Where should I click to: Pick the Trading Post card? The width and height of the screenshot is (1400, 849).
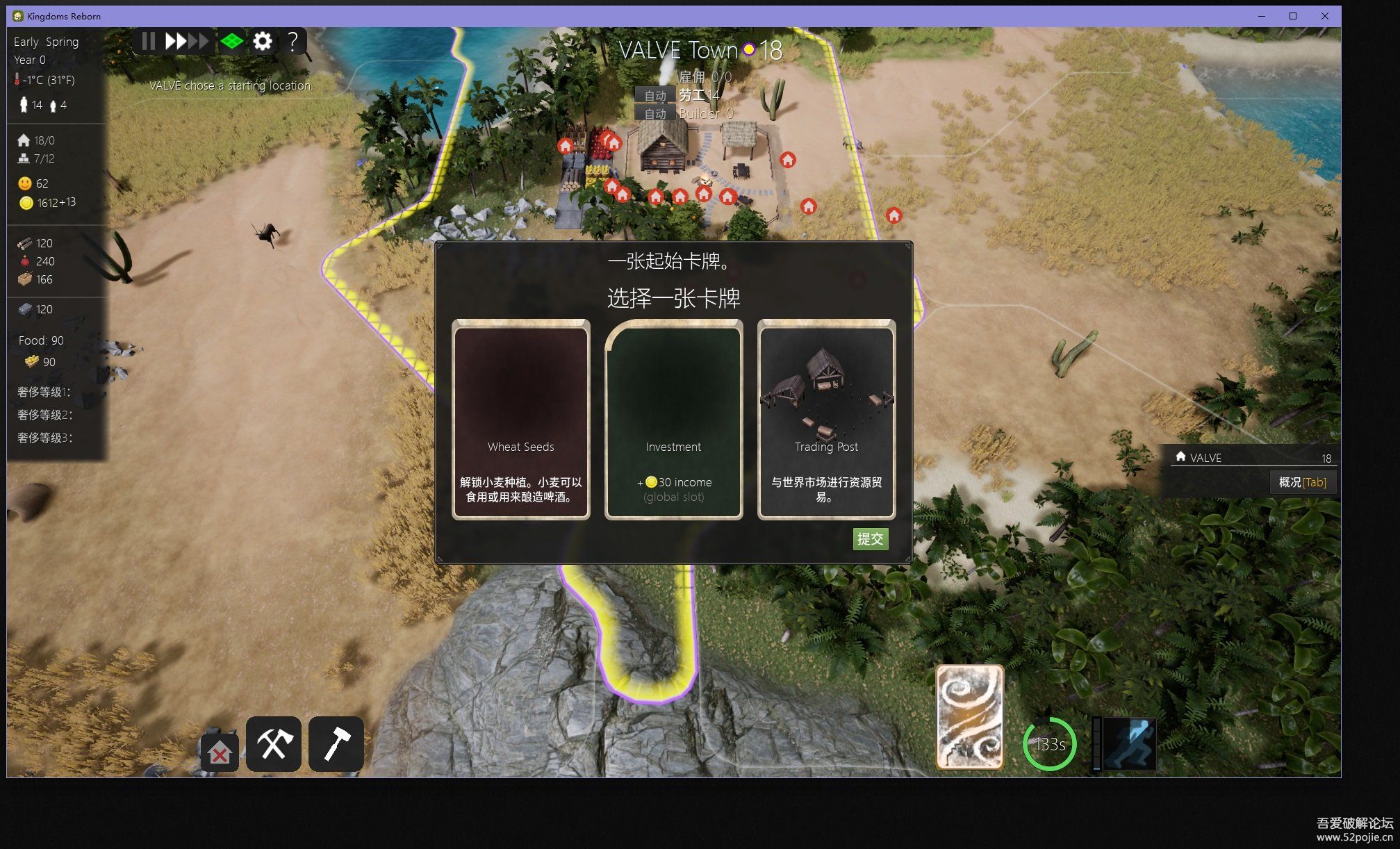click(826, 419)
